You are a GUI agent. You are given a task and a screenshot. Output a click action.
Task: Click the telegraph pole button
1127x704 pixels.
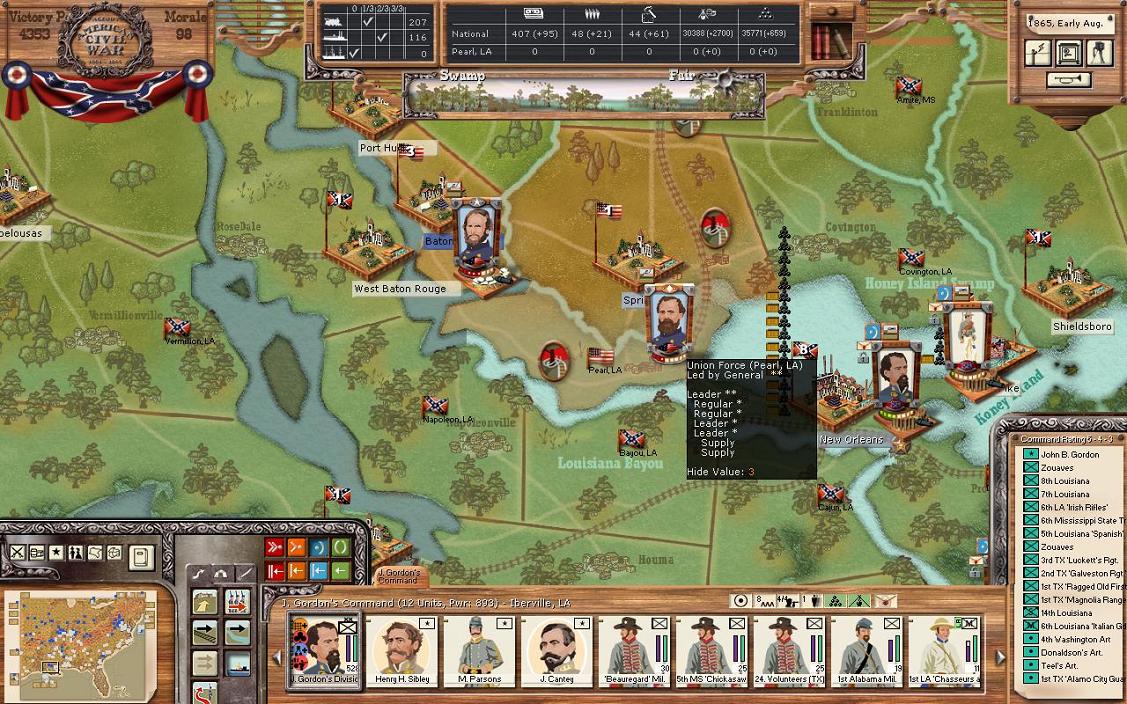[x=1038, y=53]
